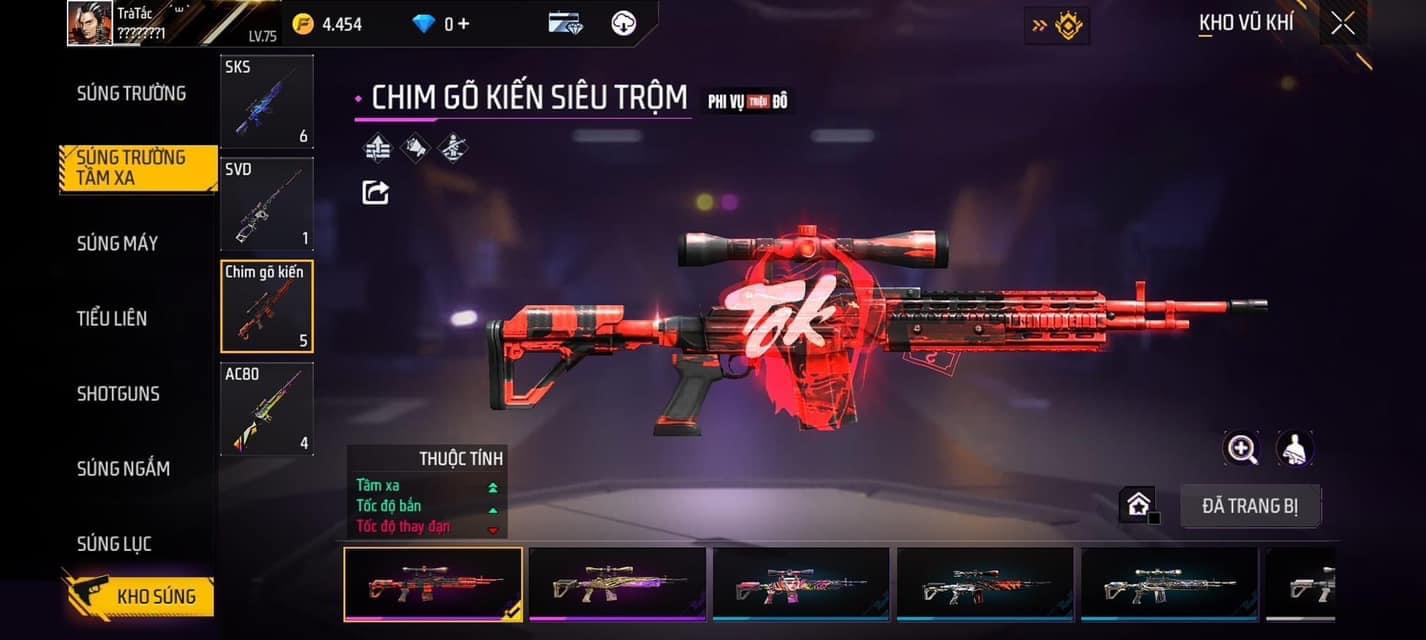This screenshot has height=640, width=1426.
Task: Switch to Súng Trường category
Action: click(131, 93)
